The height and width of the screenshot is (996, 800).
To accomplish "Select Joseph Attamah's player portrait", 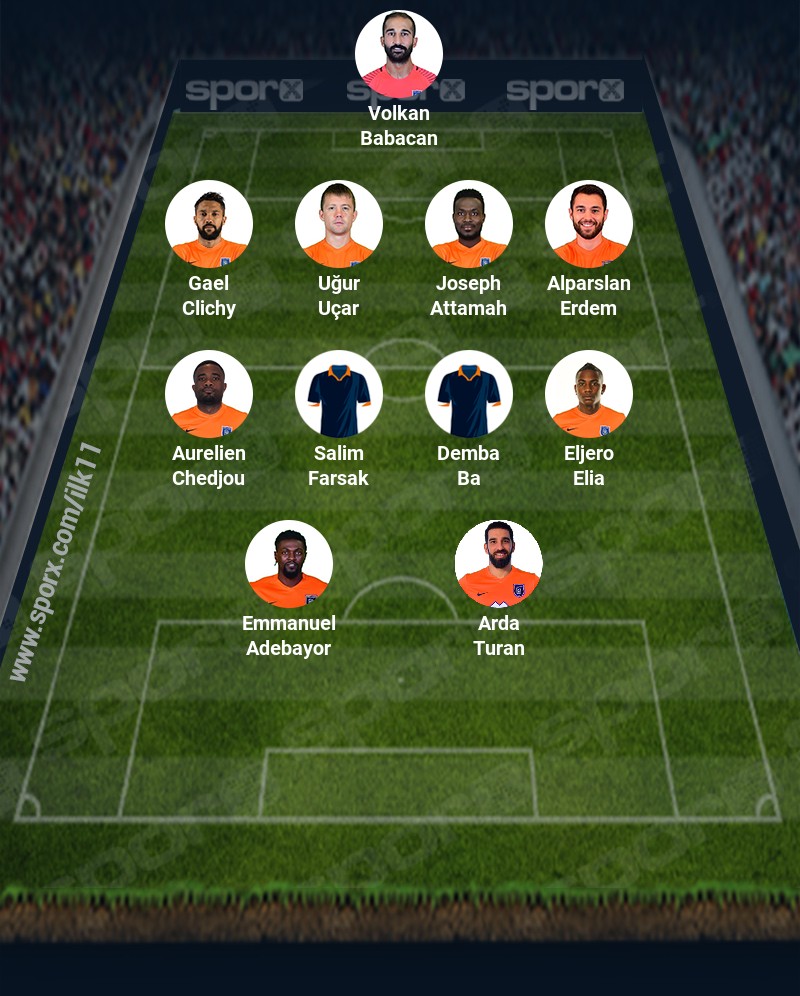I will 468,224.
